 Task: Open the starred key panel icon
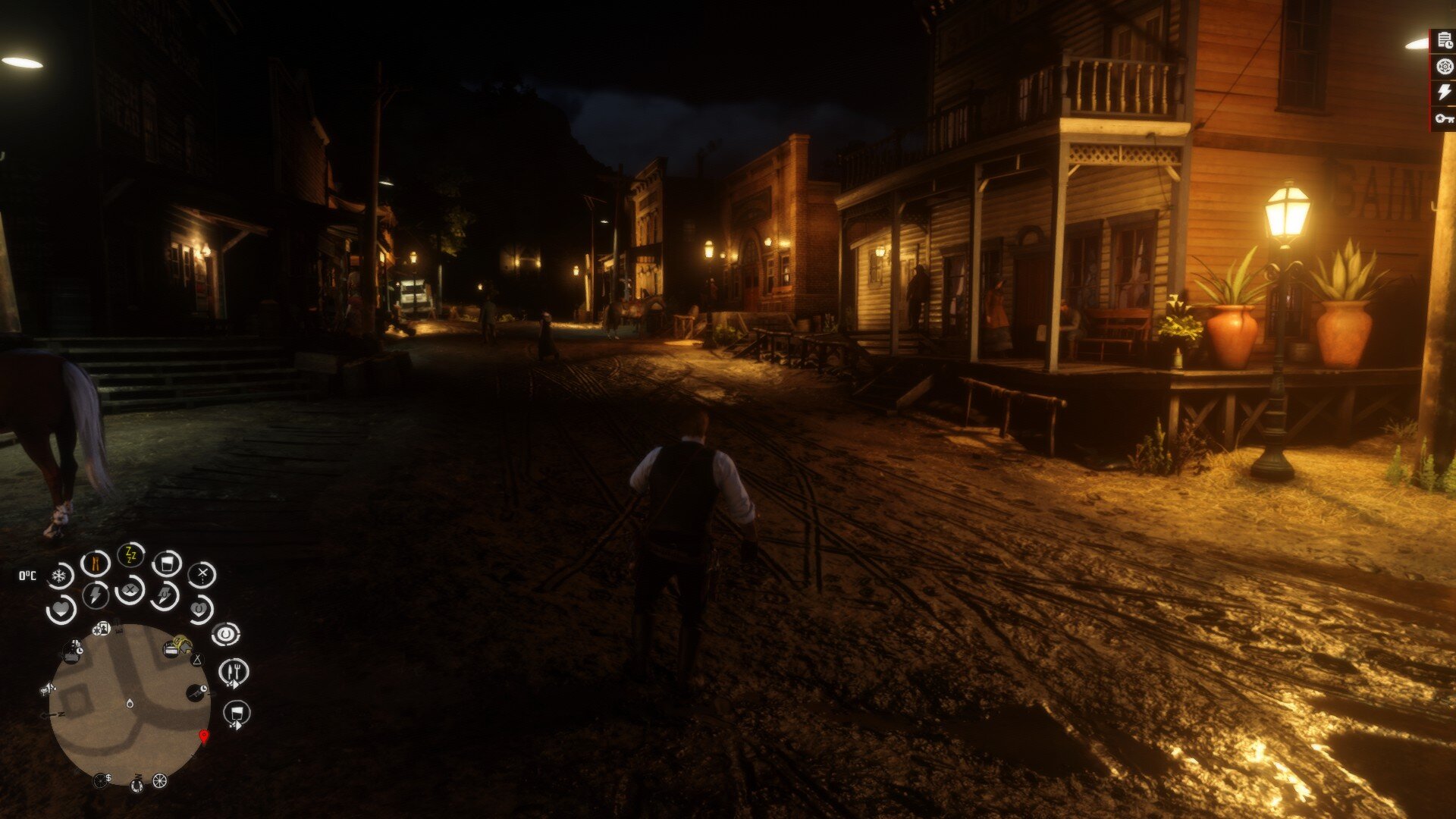click(1445, 118)
